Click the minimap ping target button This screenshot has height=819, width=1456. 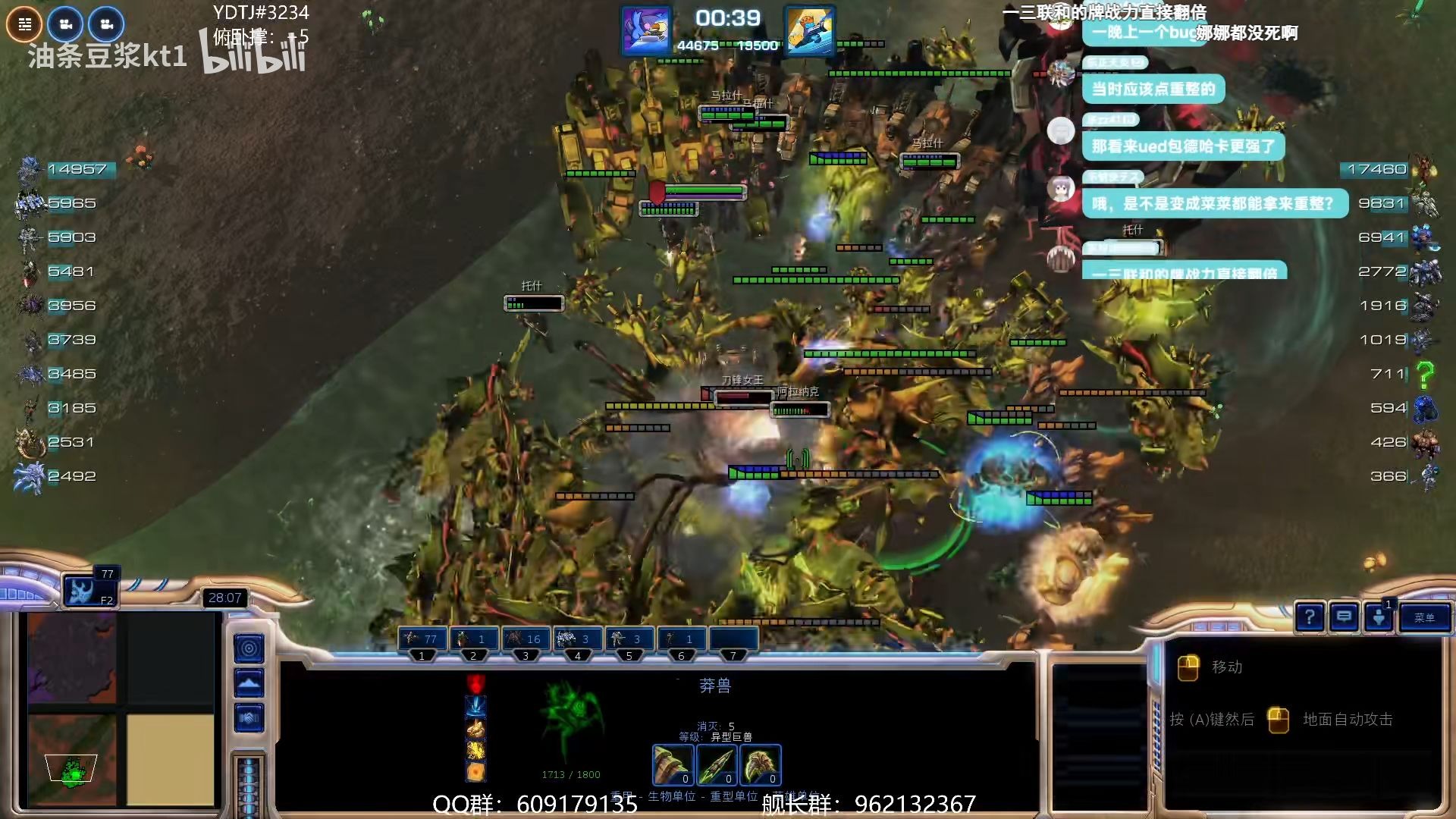pyautogui.click(x=249, y=648)
